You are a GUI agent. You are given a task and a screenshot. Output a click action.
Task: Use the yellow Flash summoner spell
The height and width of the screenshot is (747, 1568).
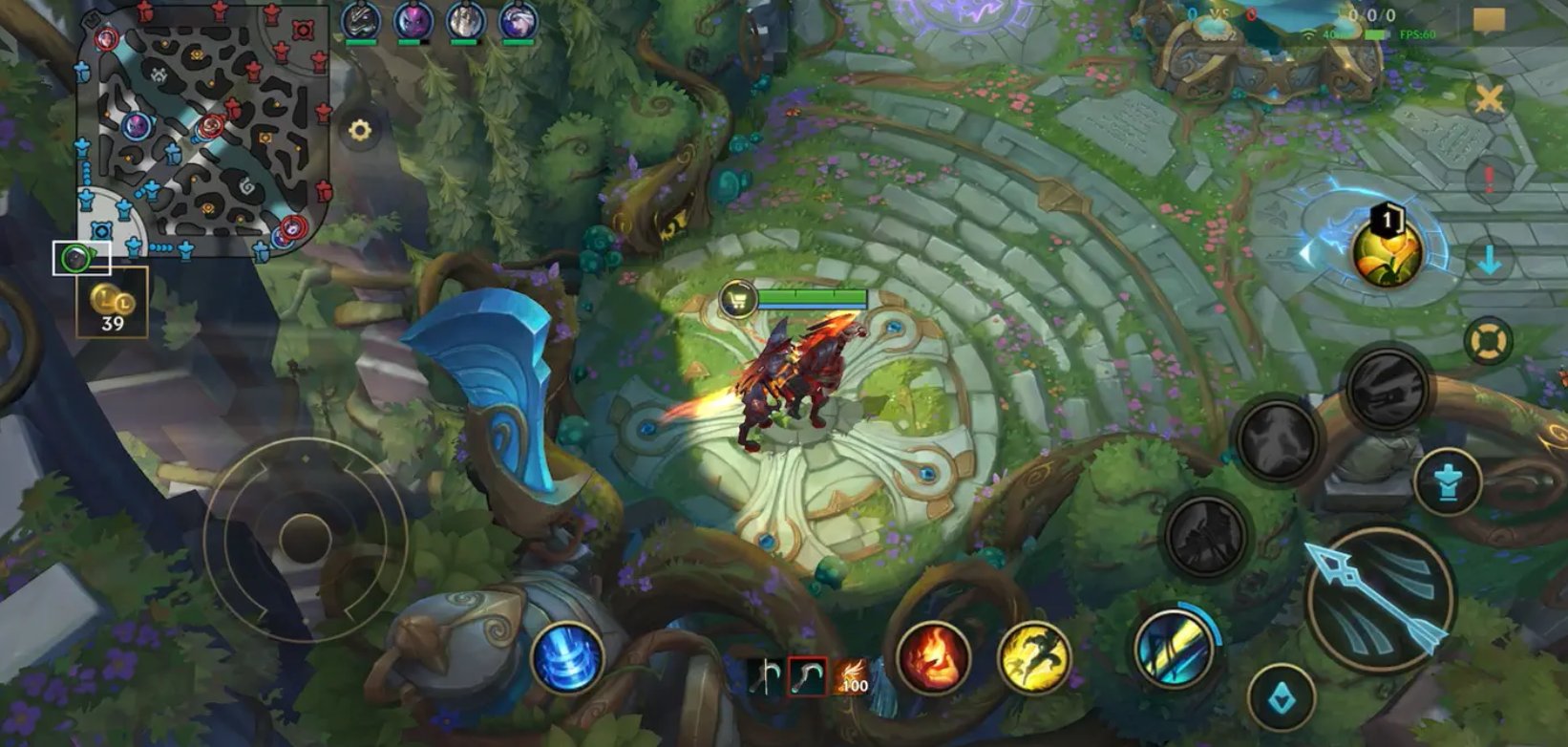click(1034, 657)
